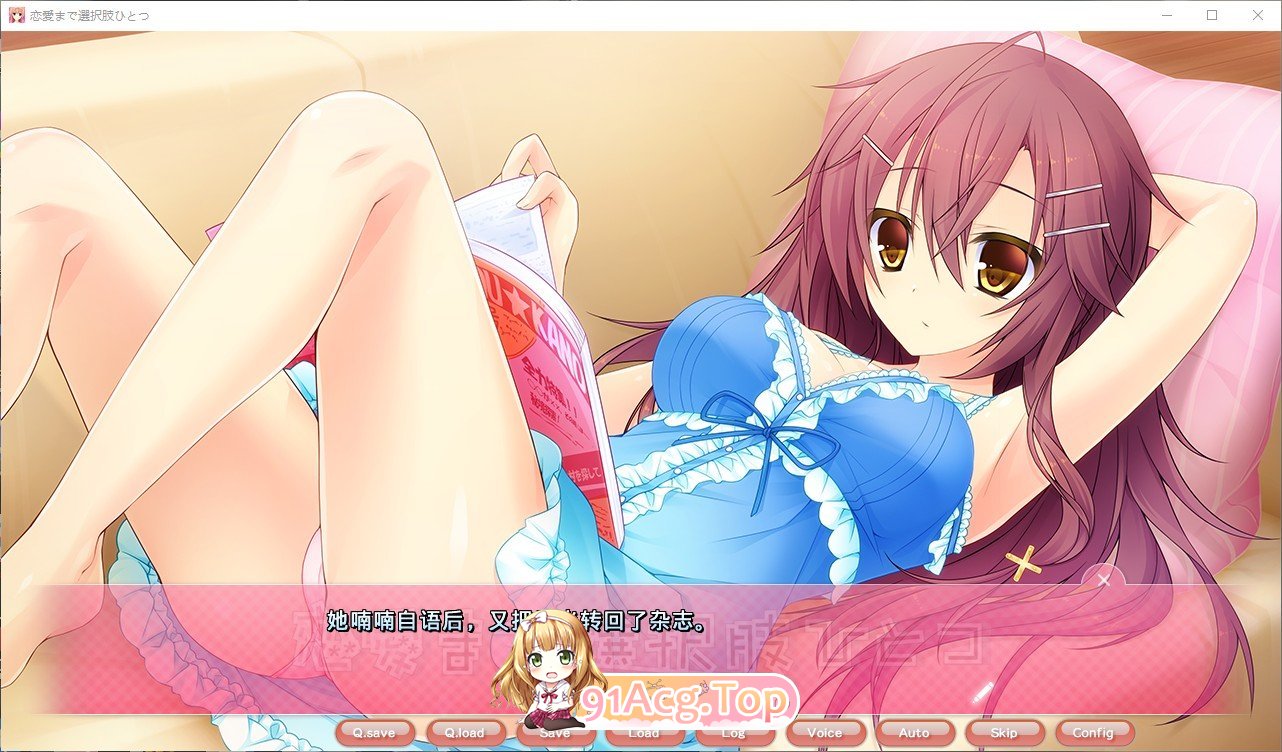Image resolution: width=1282 pixels, height=752 pixels.
Task: Quick save progress using Q.save
Action: (x=375, y=732)
